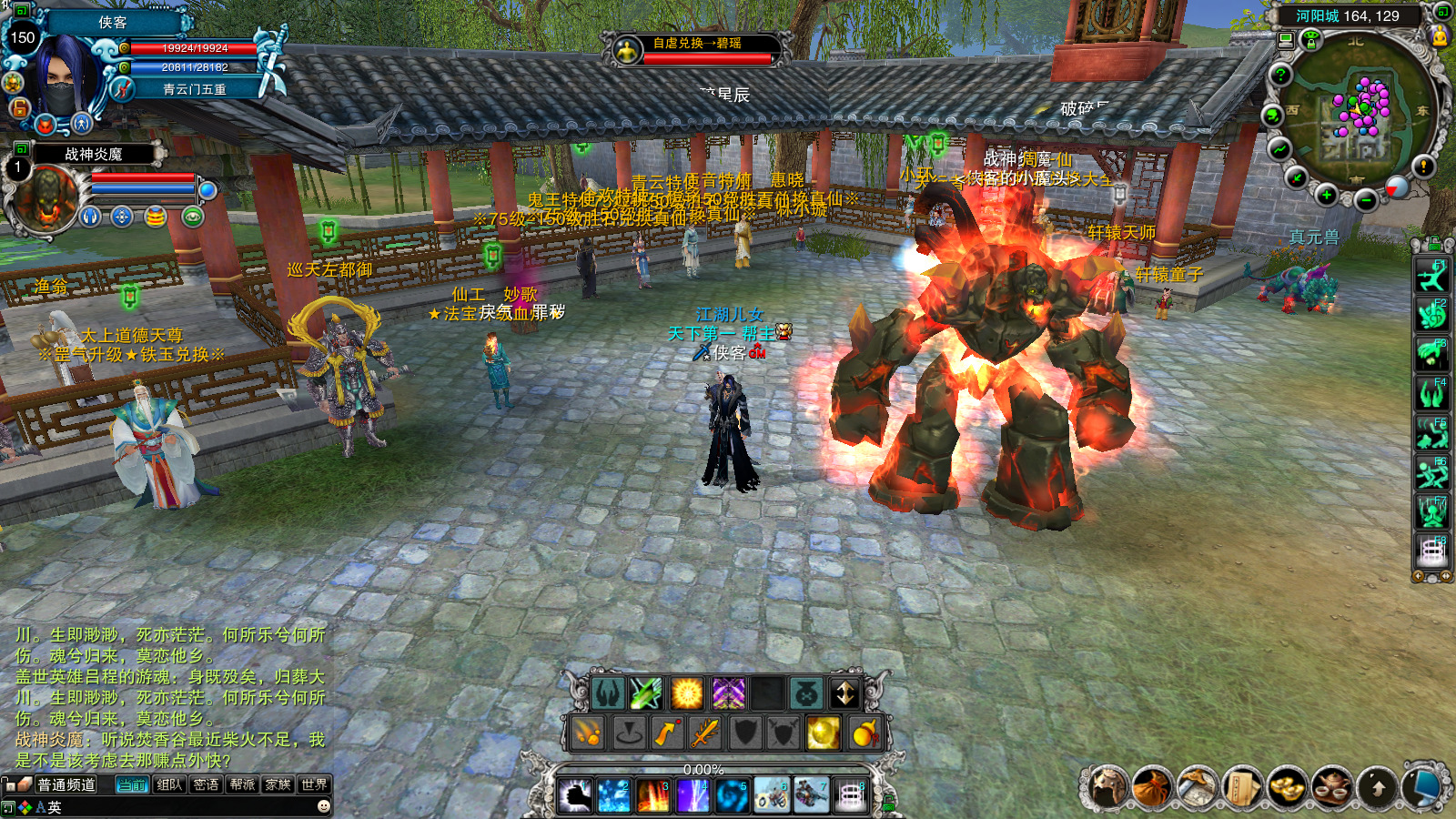Image resolution: width=1456 pixels, height=819 pixels.
Task: Open the computer monitor system menu
Action: coord(1421,787)
